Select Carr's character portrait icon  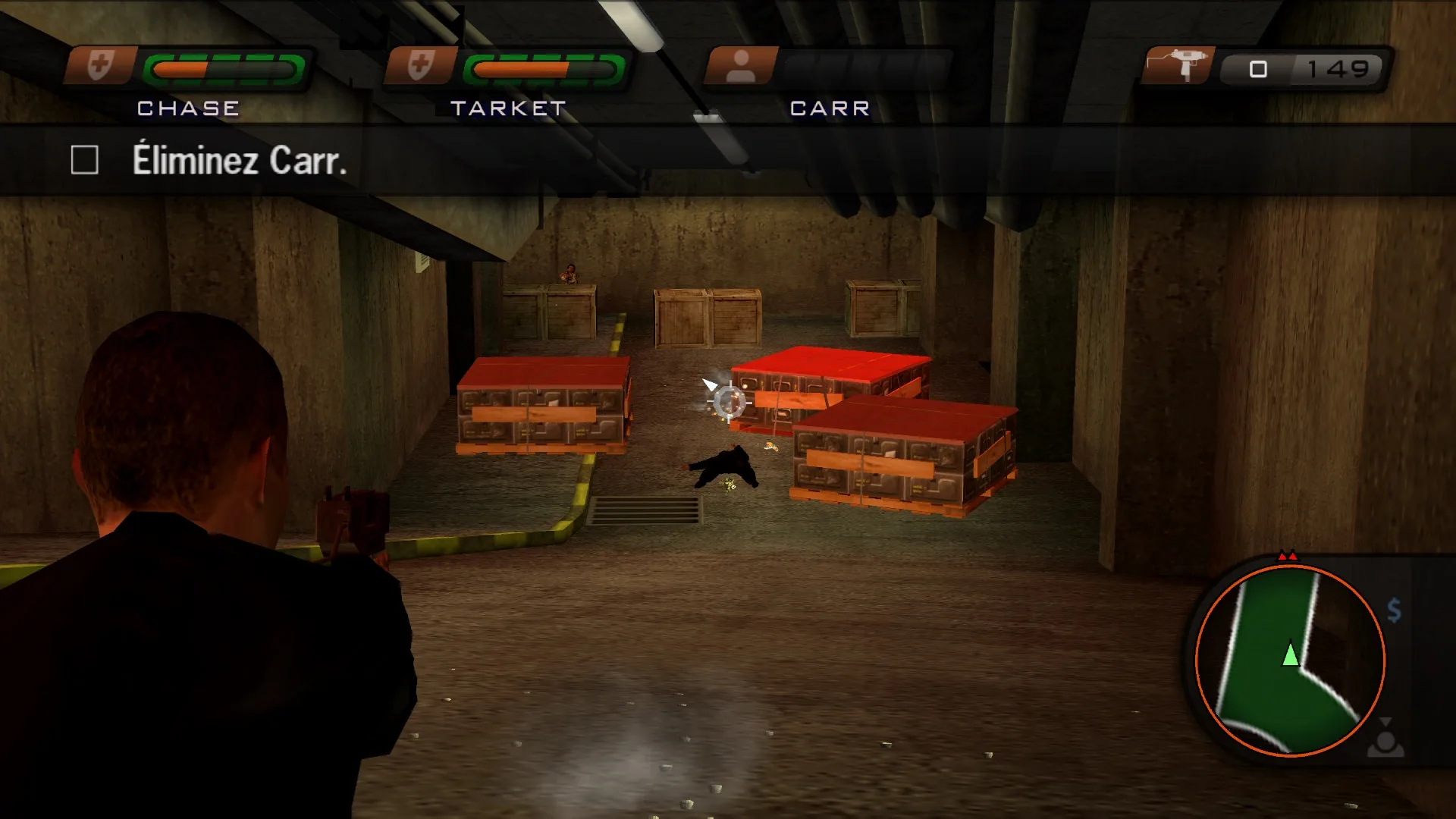742,67
